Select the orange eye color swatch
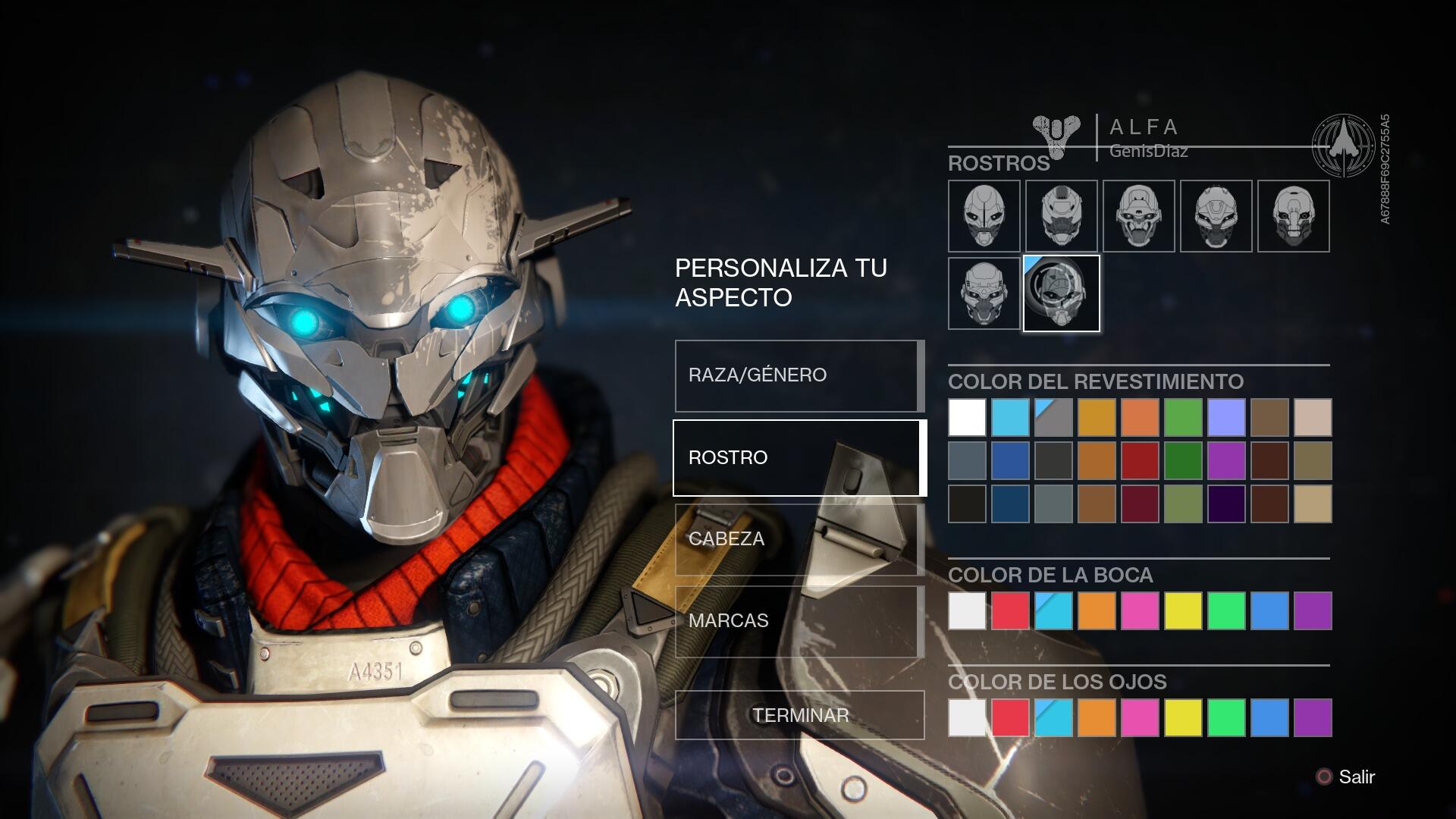1456x819 pixels. tap(1097, 718)
